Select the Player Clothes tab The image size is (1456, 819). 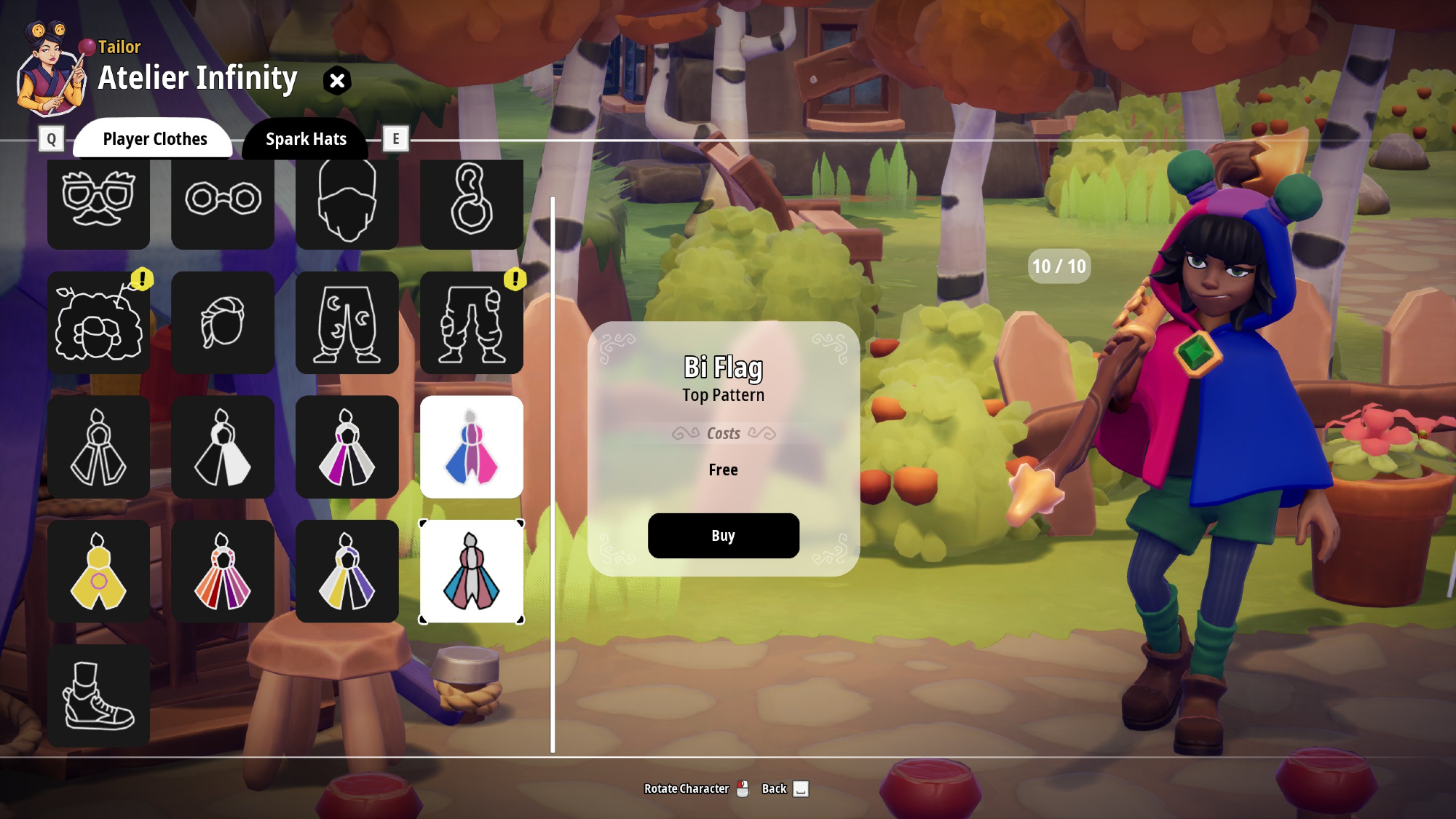(x=154, y=139)
